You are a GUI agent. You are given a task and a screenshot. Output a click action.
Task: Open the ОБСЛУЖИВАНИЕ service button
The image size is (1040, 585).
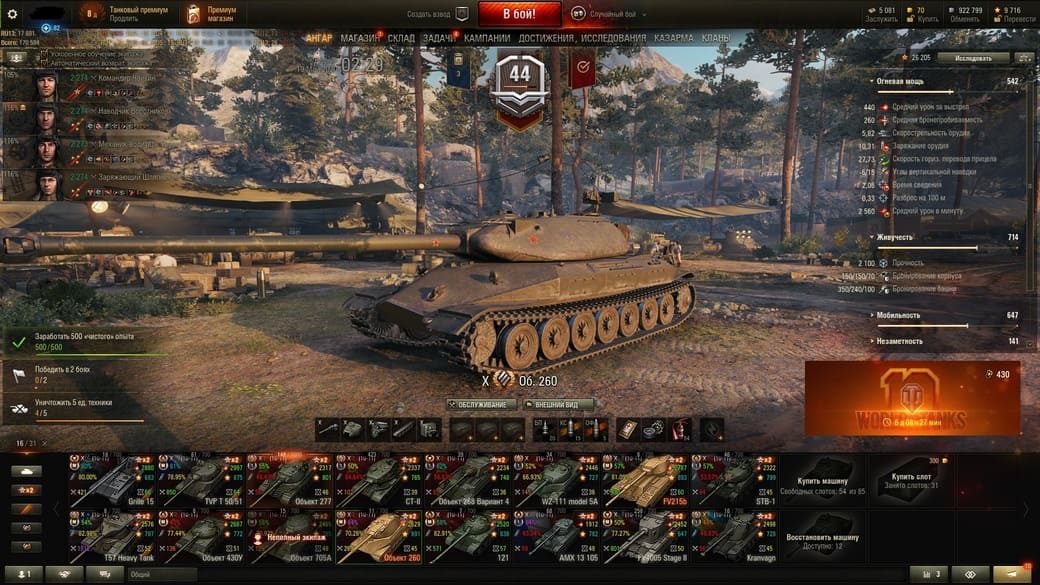[x=482, y=405]
